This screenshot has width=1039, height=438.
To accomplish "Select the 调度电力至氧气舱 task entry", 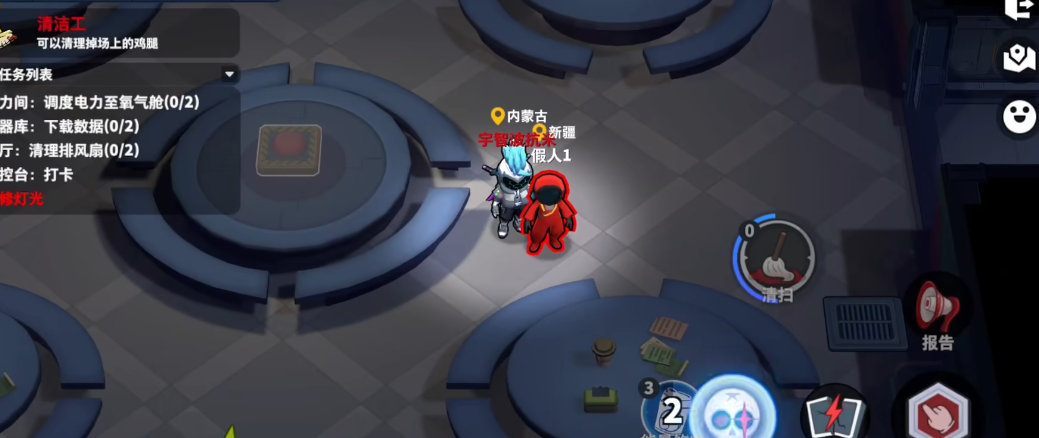I will coord(110,103).
